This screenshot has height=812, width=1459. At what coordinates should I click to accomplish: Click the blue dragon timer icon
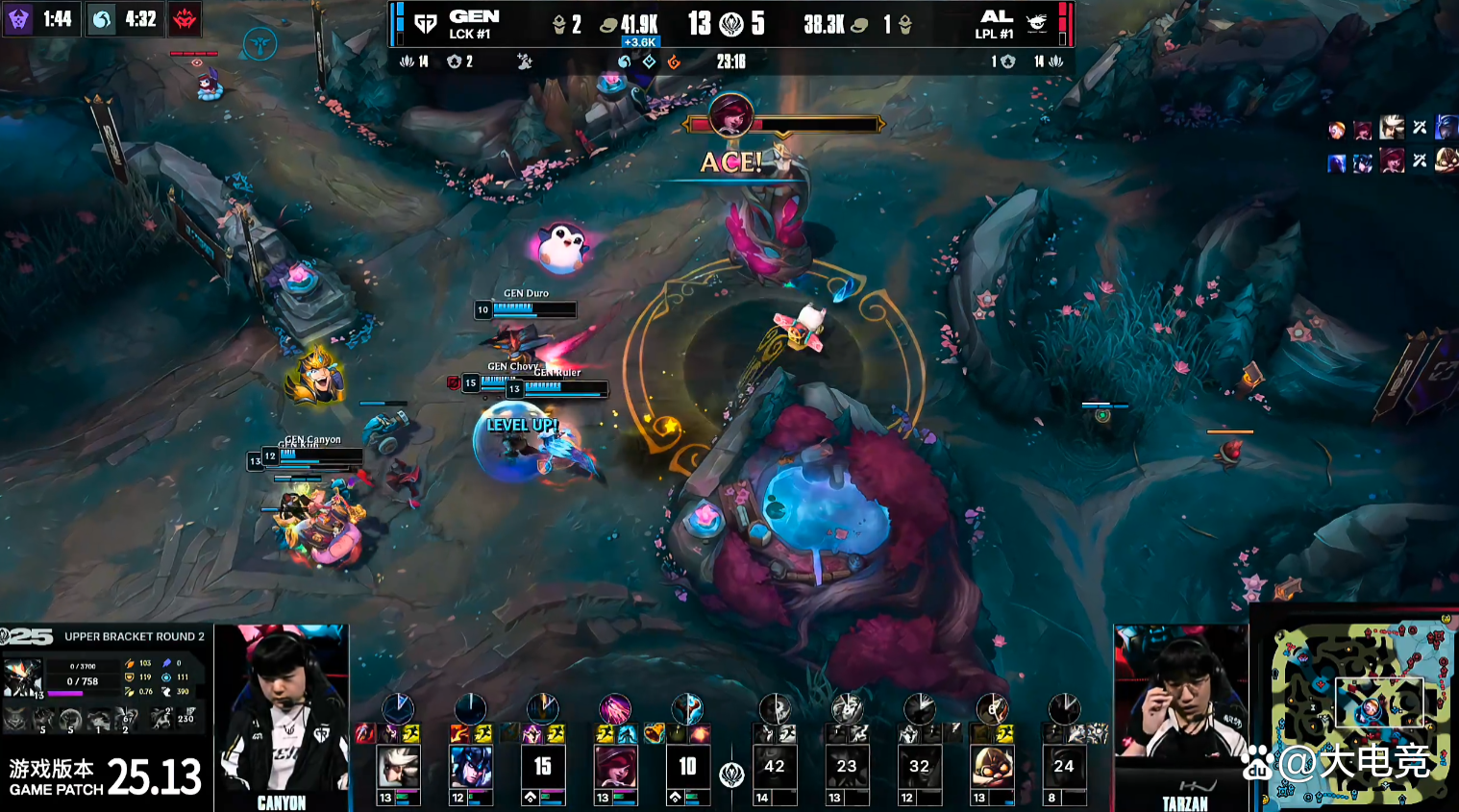coord(102,19)
